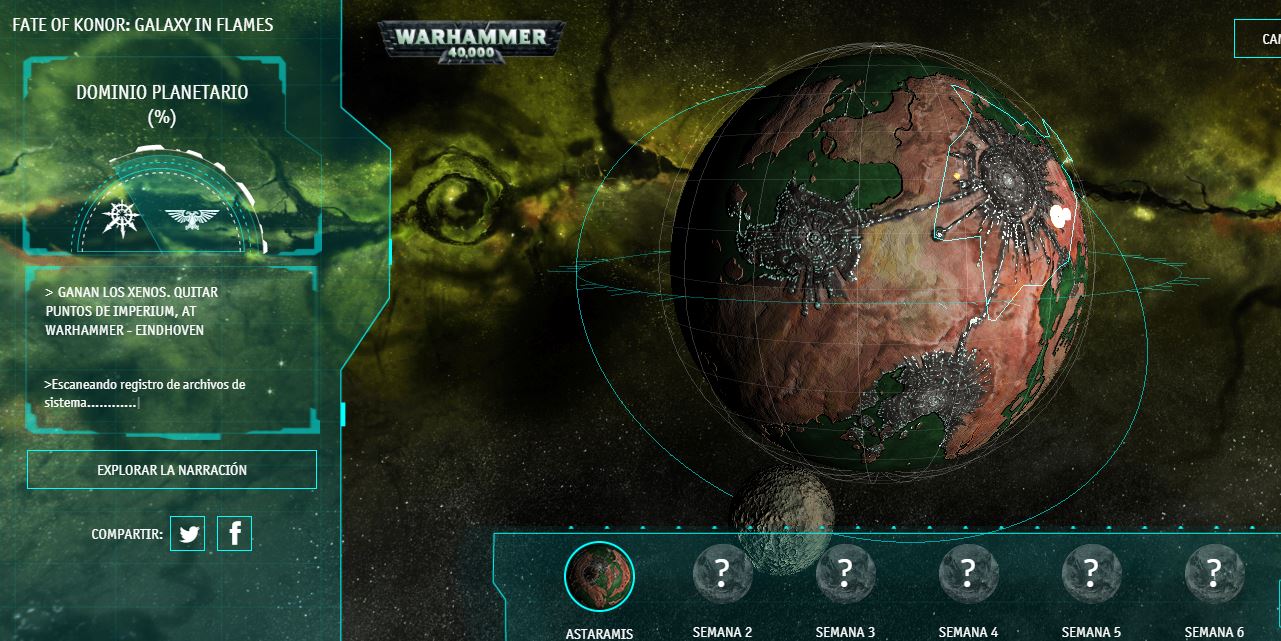This screenshot has width=1281, height=641.
Task: Open Explorar la Narración
Action: coord(172,469)
